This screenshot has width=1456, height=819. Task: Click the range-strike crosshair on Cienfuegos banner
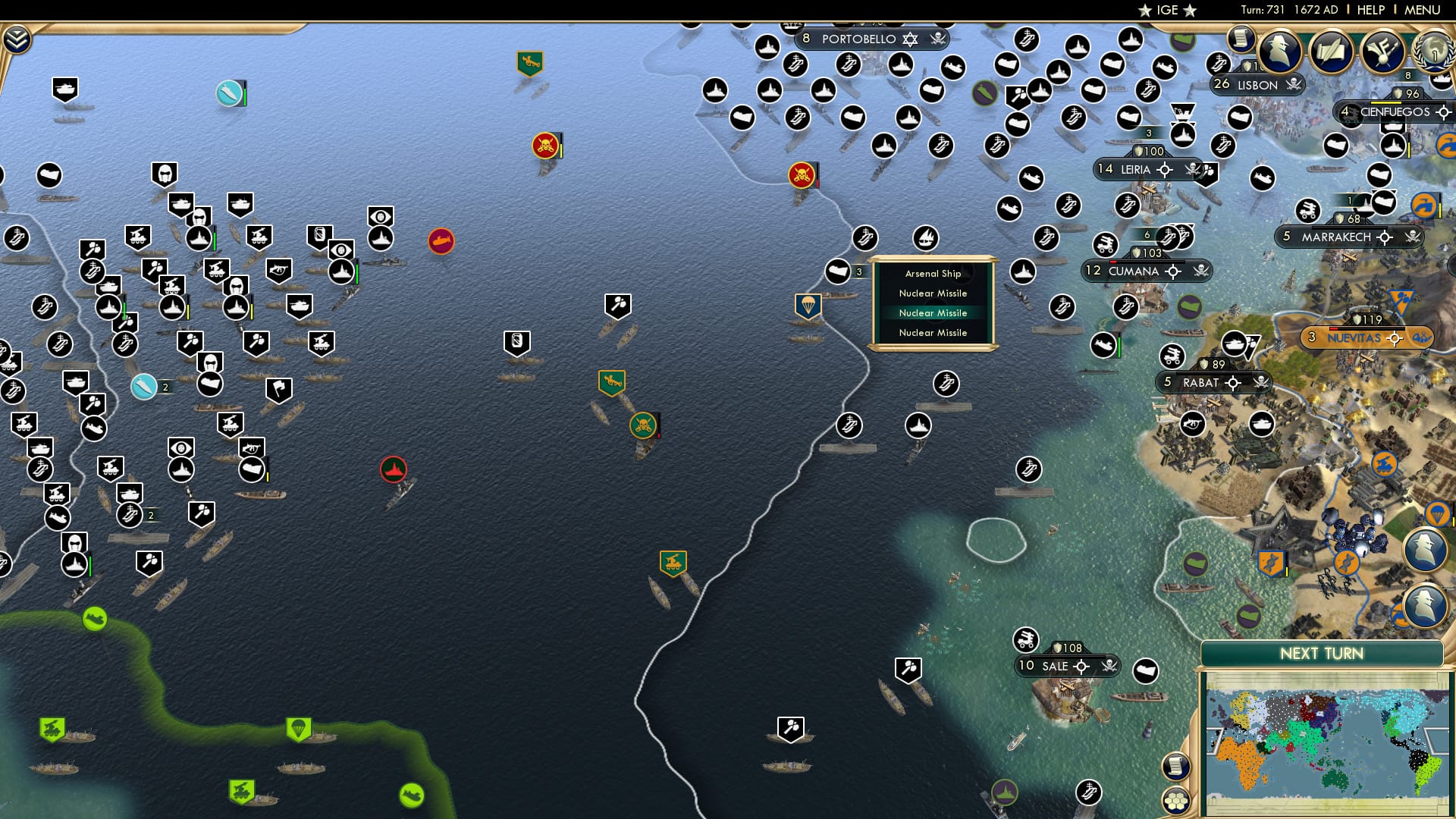click(1442, 113)
